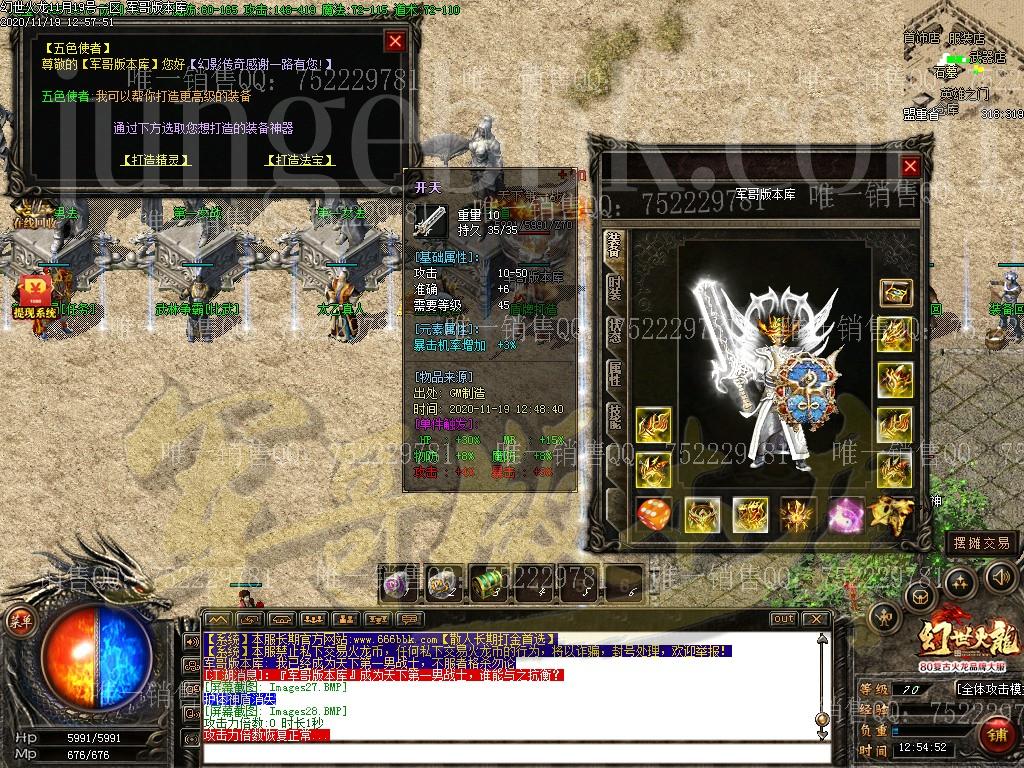Click the chat window's out button
Image resolution: width=1024 pixels, height=768 pixels.
point(783,619)
